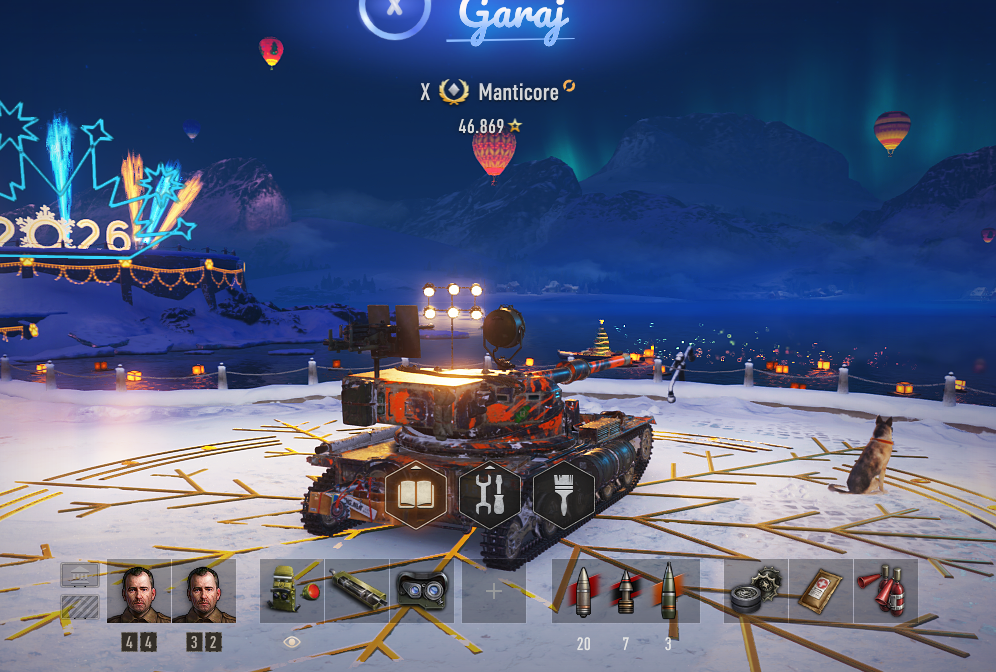This screenshot has width=996, height=672.
Task: Open the repair kit consumable slot
Action: pyautogui.click(x=756, y=591)
